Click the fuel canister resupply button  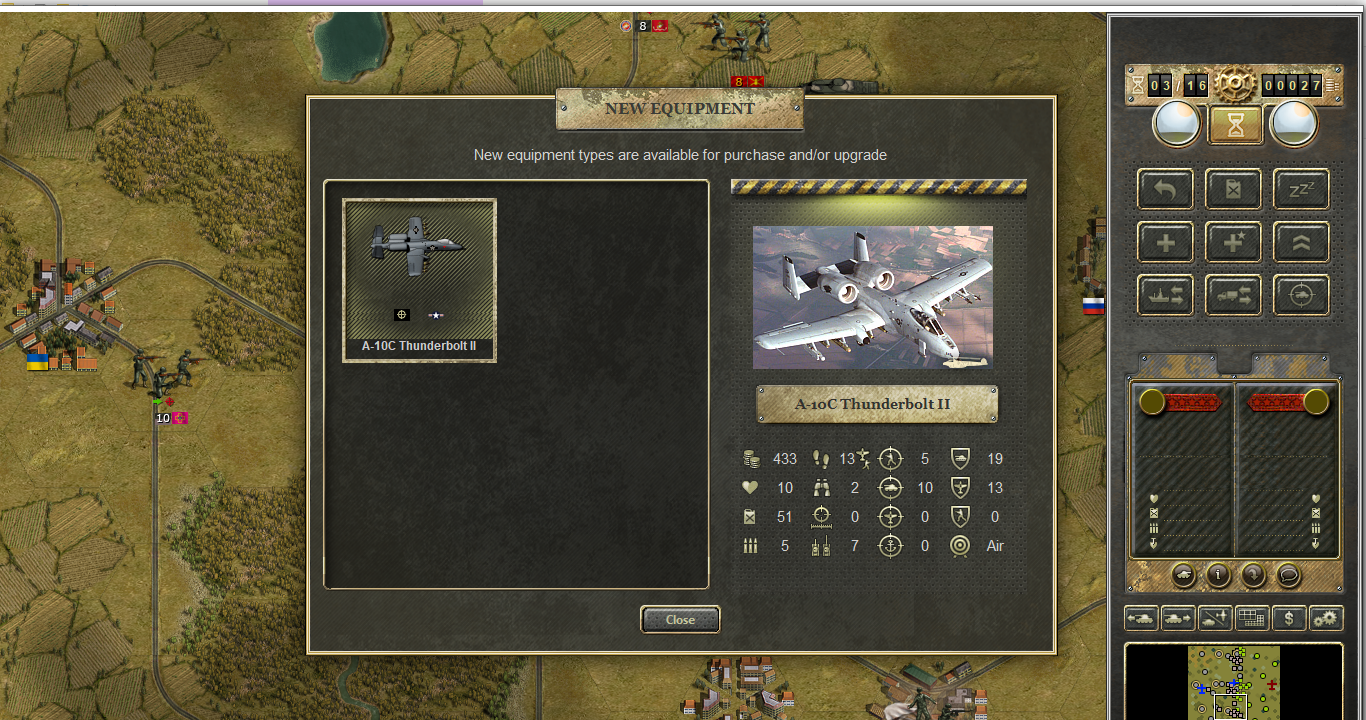click(x=1233, y=189)
